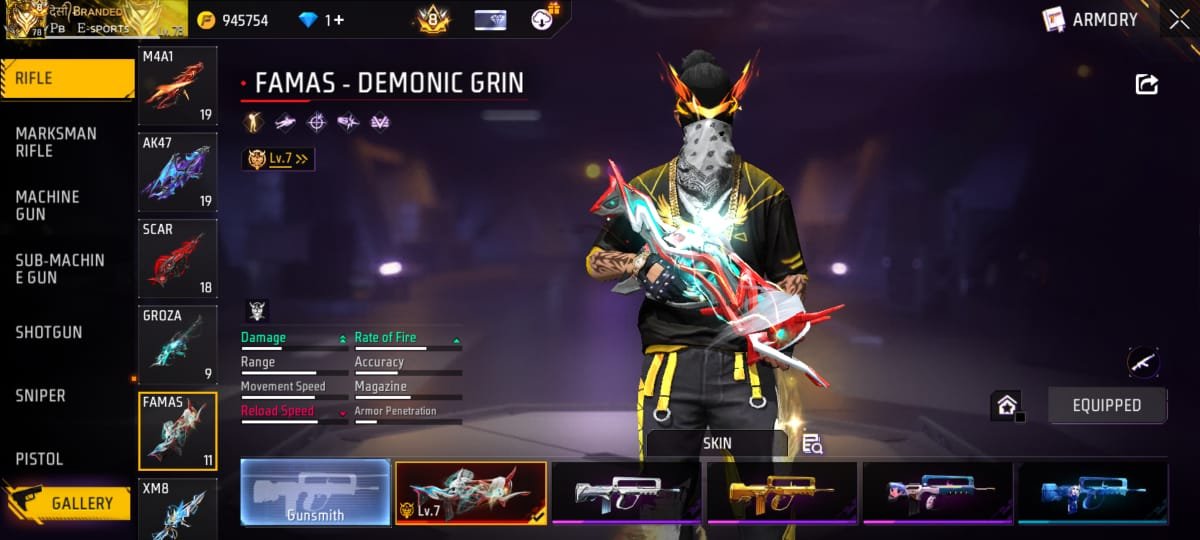
Task: Pick the SCAR weapon tile
Action: click(x=177, y=258)
